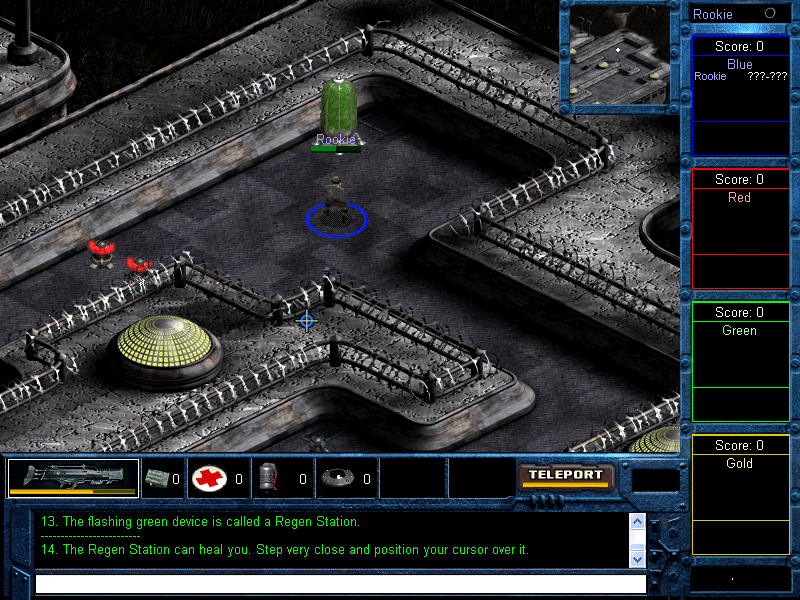Select the equipped rifle weapon slot
The image size is (800, 600).
pyautogui.click(x=73, y=478)
